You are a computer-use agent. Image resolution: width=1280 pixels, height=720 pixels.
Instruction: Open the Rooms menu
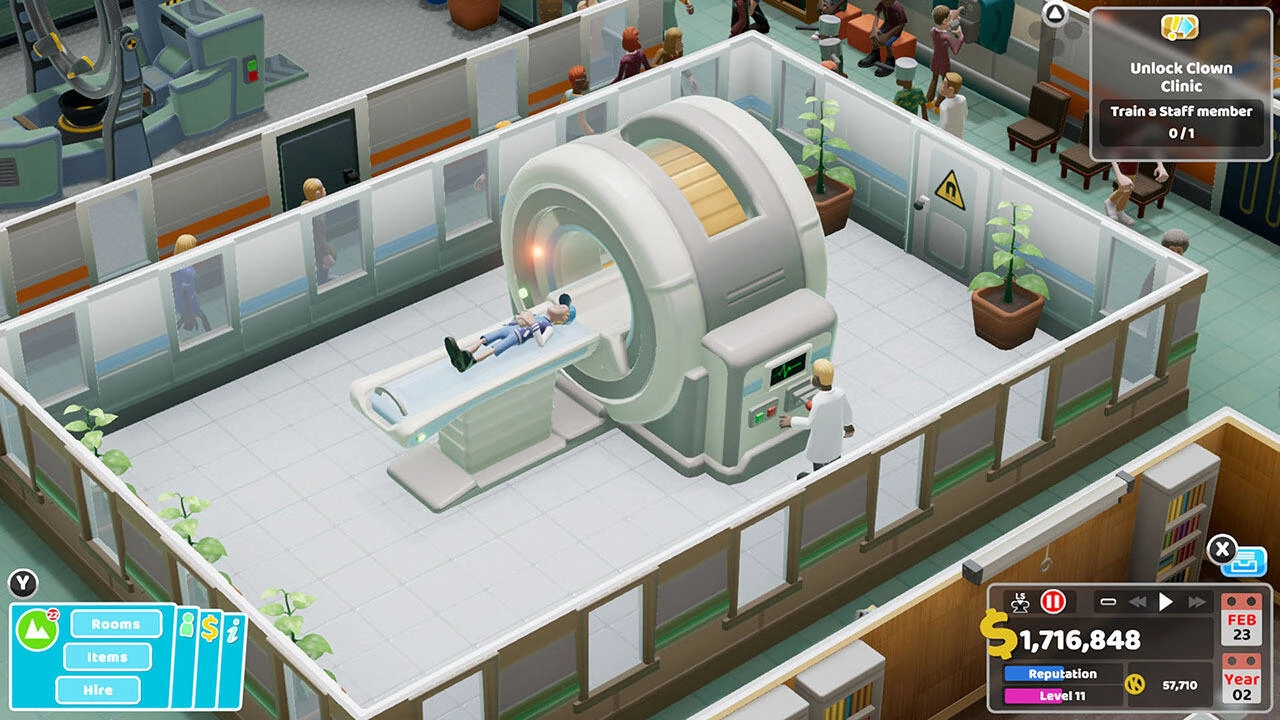116,624
